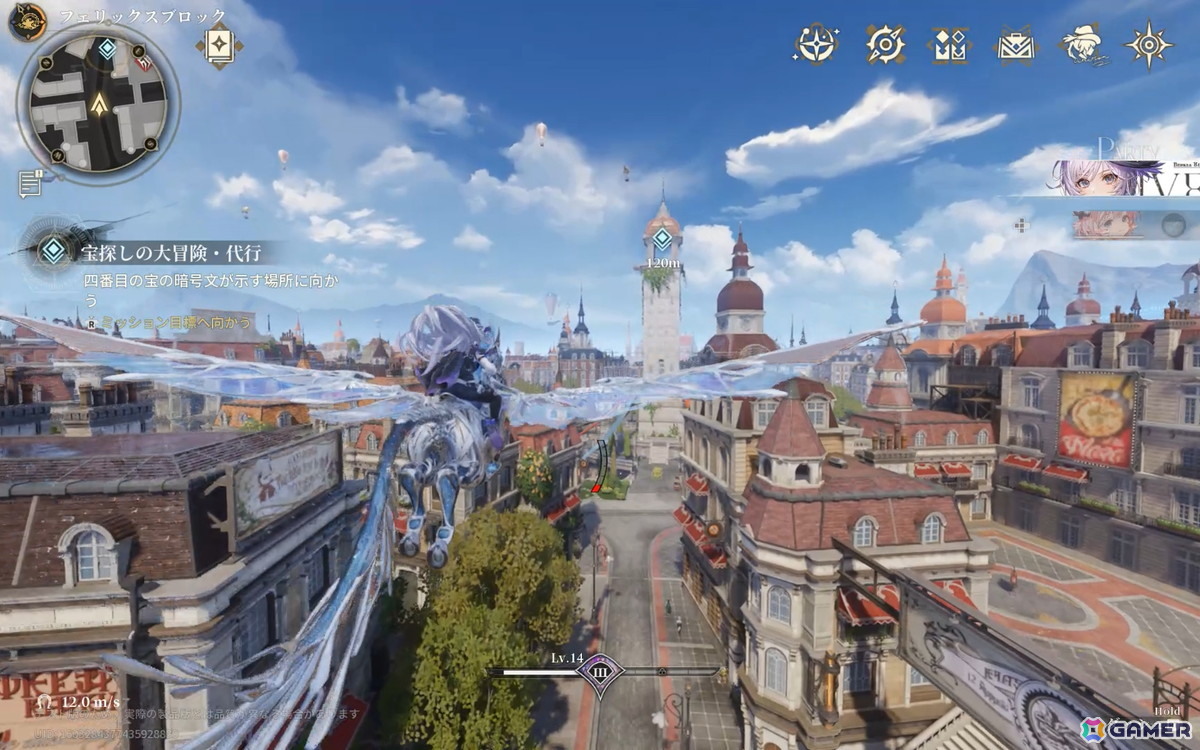The image size is (1200, 750).
Task: Open the twin diamond banners icon
Action: coord(949,44)
